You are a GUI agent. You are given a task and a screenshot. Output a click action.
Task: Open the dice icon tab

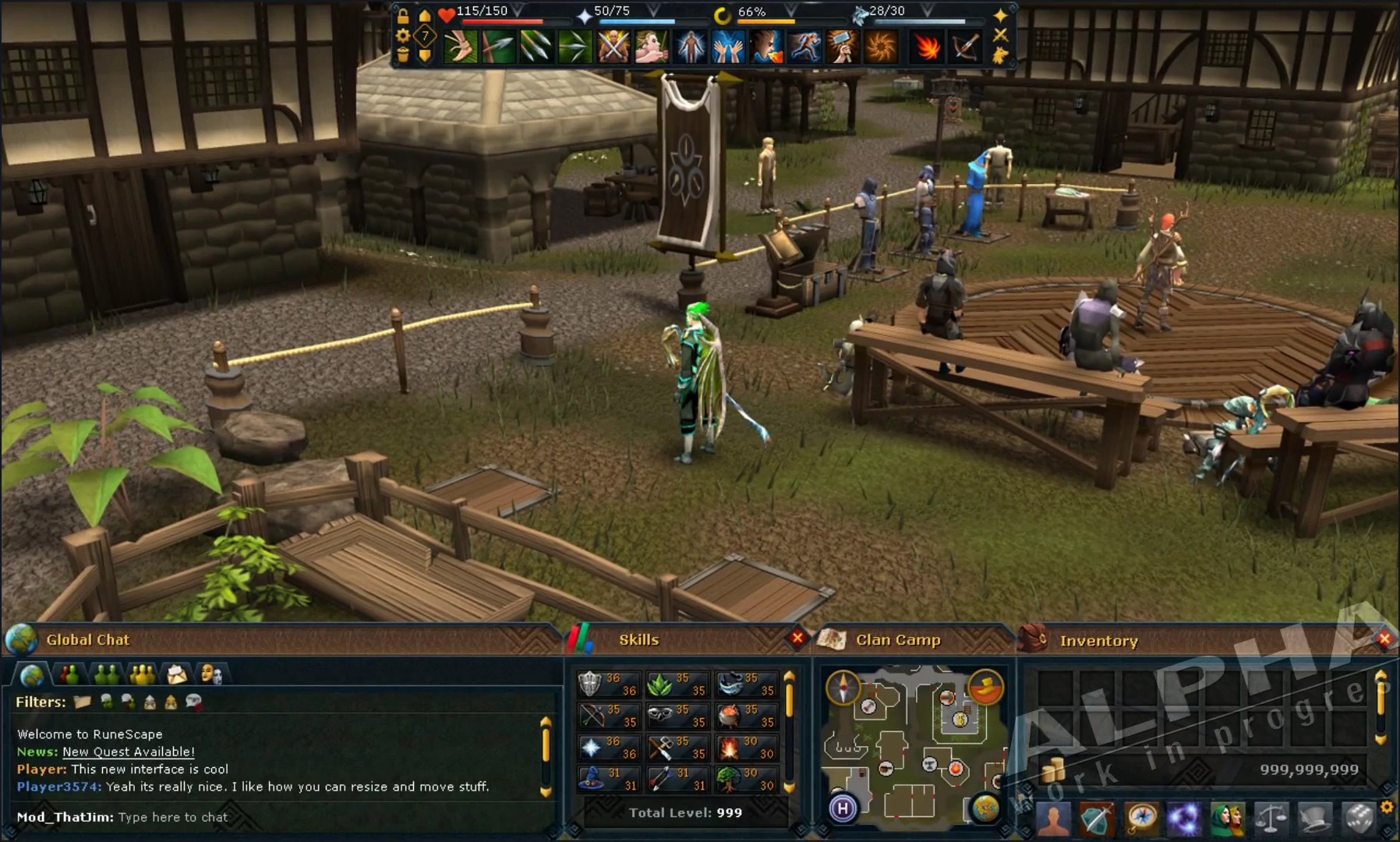[x=1359, y=819]
